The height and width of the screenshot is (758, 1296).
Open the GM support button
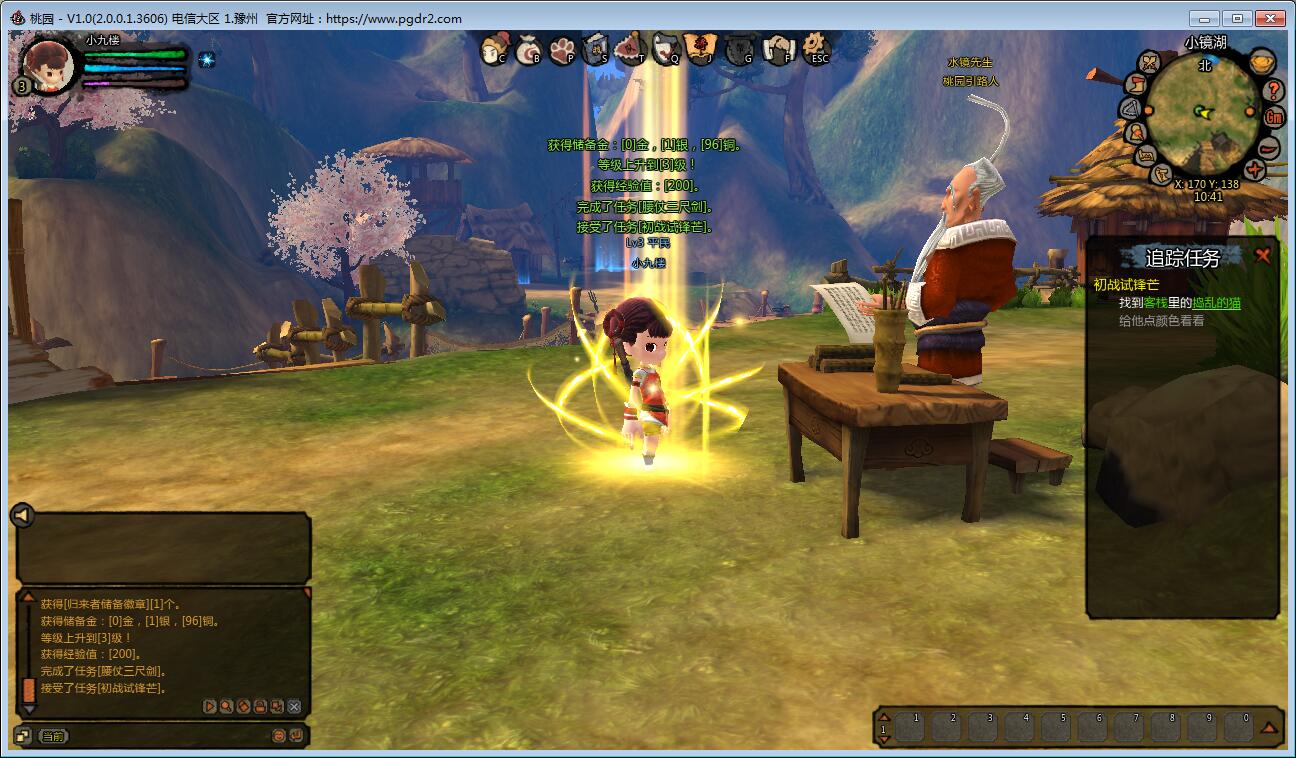tap(1274, 117)
